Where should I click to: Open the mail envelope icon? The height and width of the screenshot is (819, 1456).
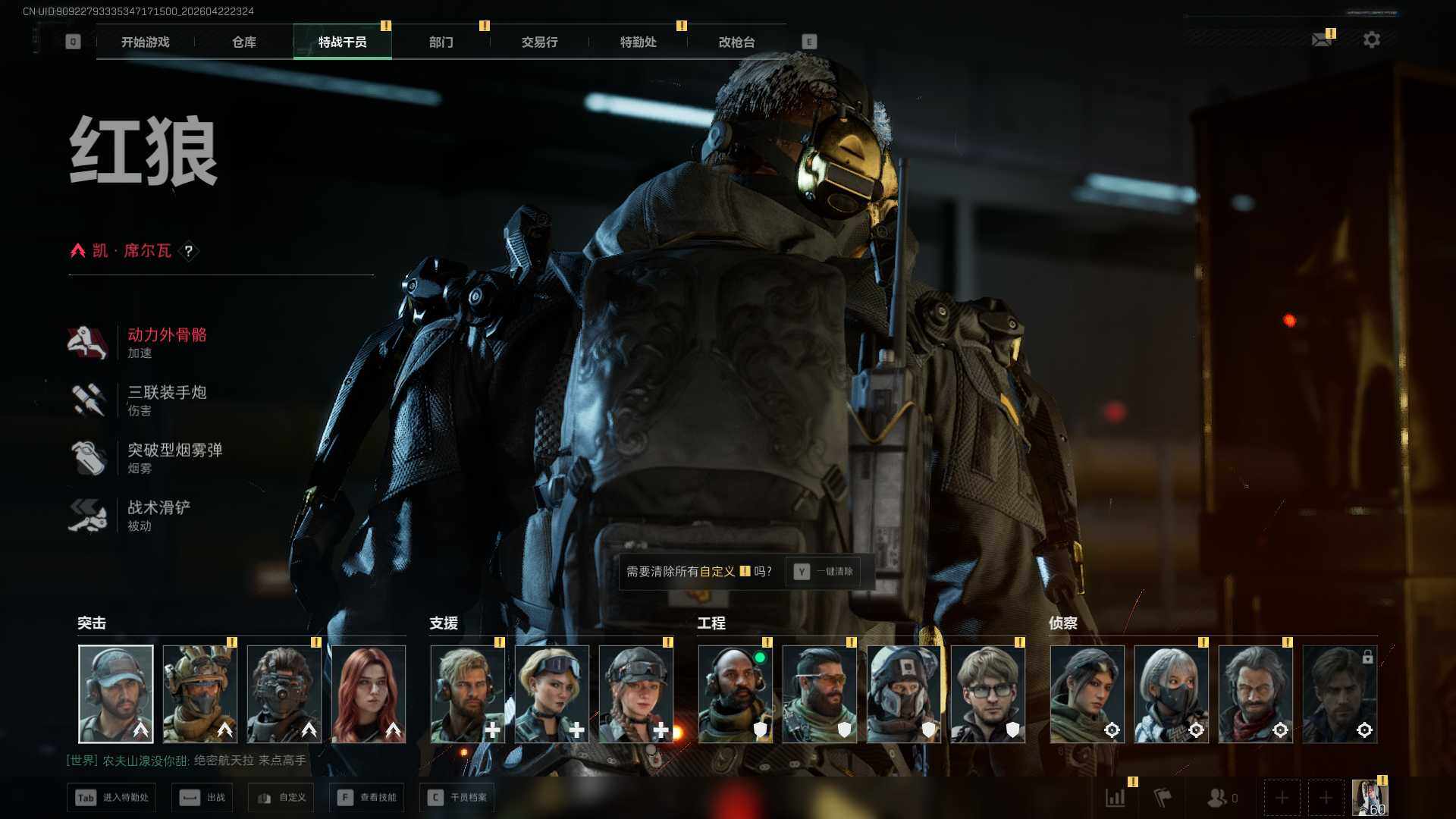[1322, 39]
